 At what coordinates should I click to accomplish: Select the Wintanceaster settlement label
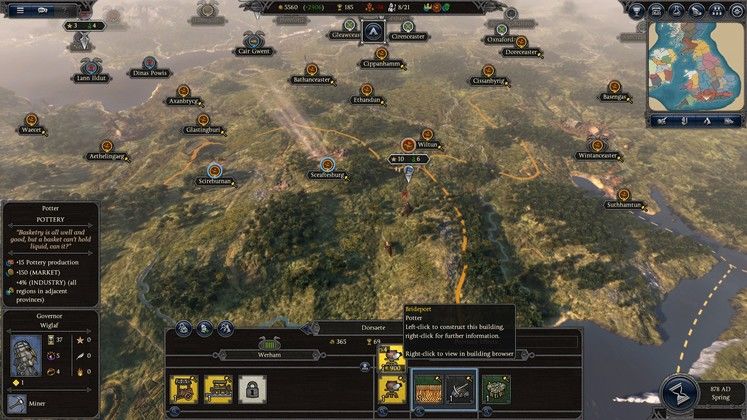(x=597, y=155)
